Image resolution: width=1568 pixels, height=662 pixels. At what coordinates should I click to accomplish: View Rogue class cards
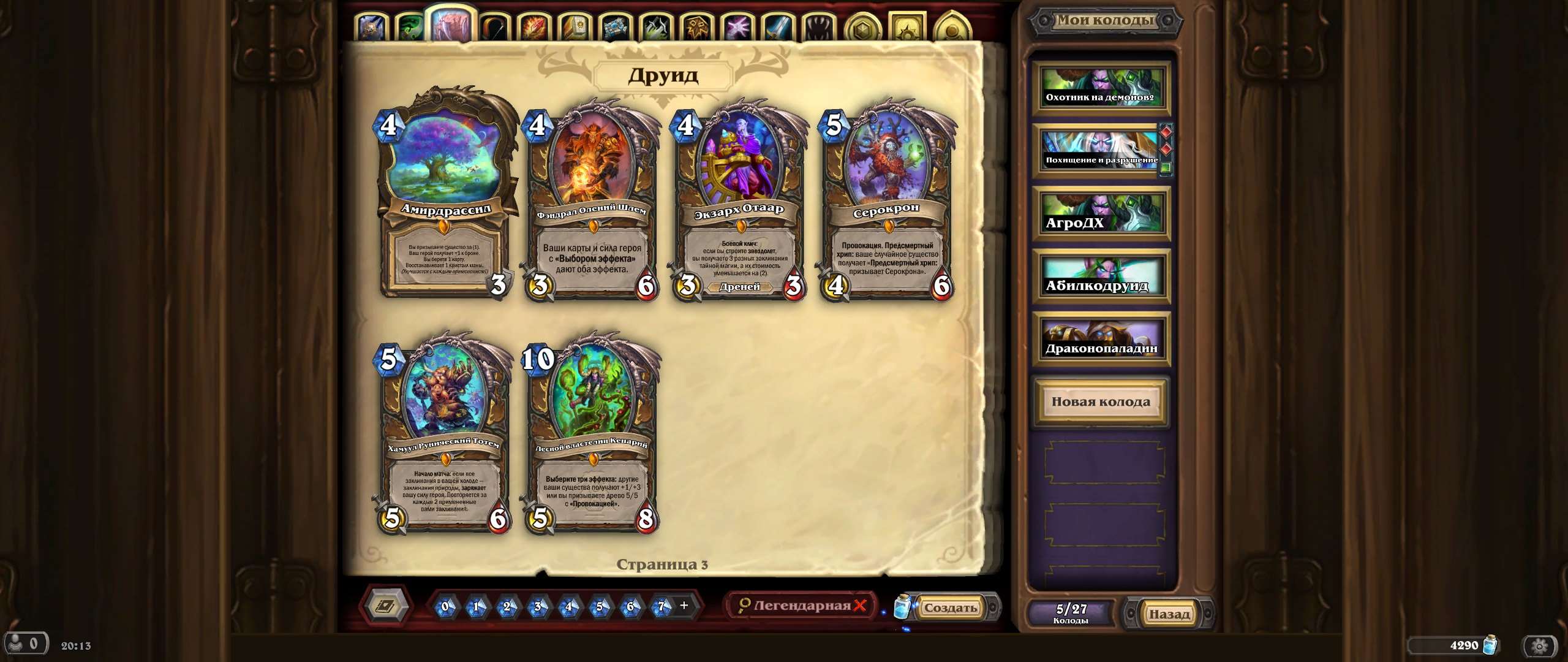[x=655, y=26]
